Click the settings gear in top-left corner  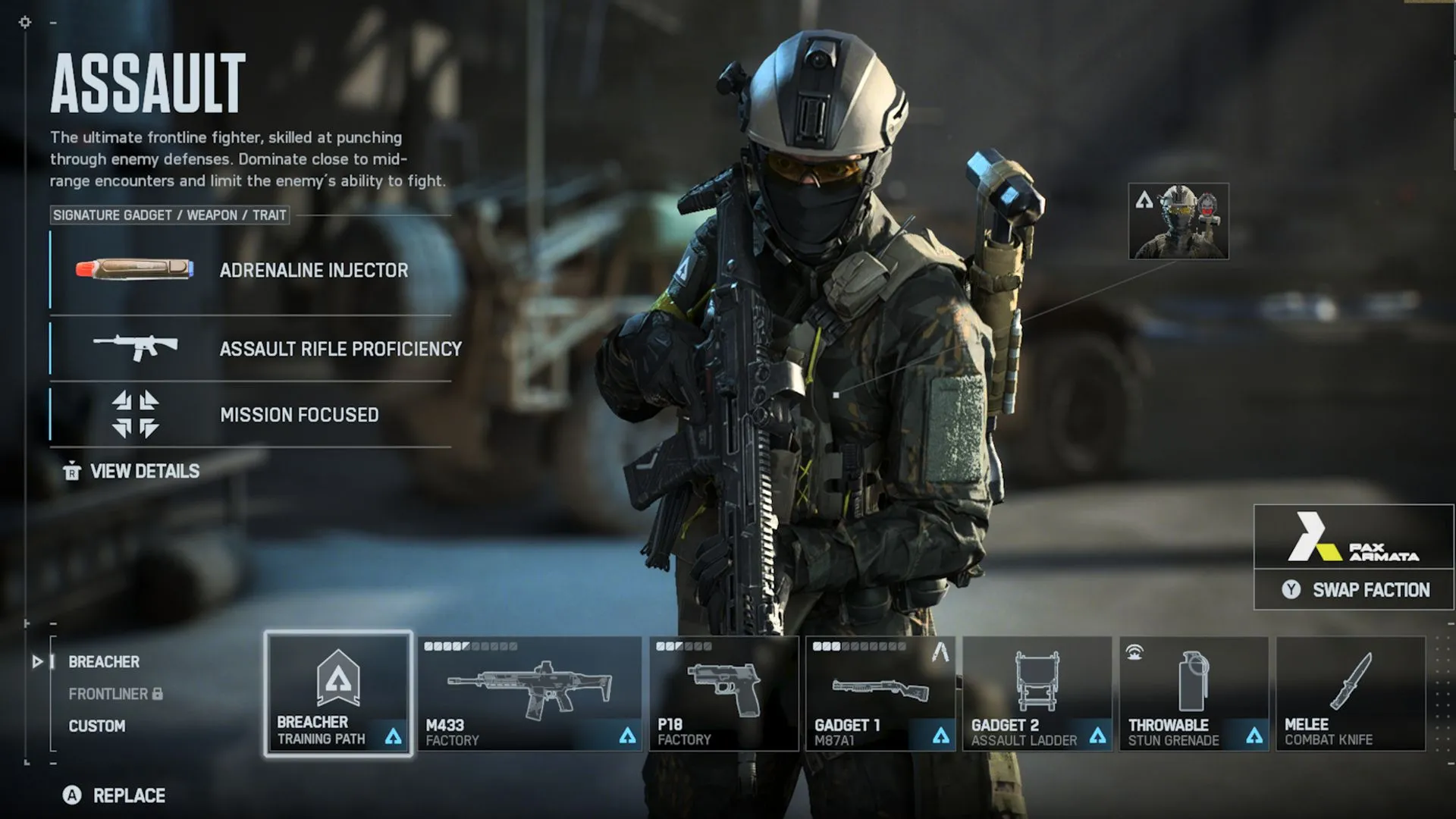(25, 23)
